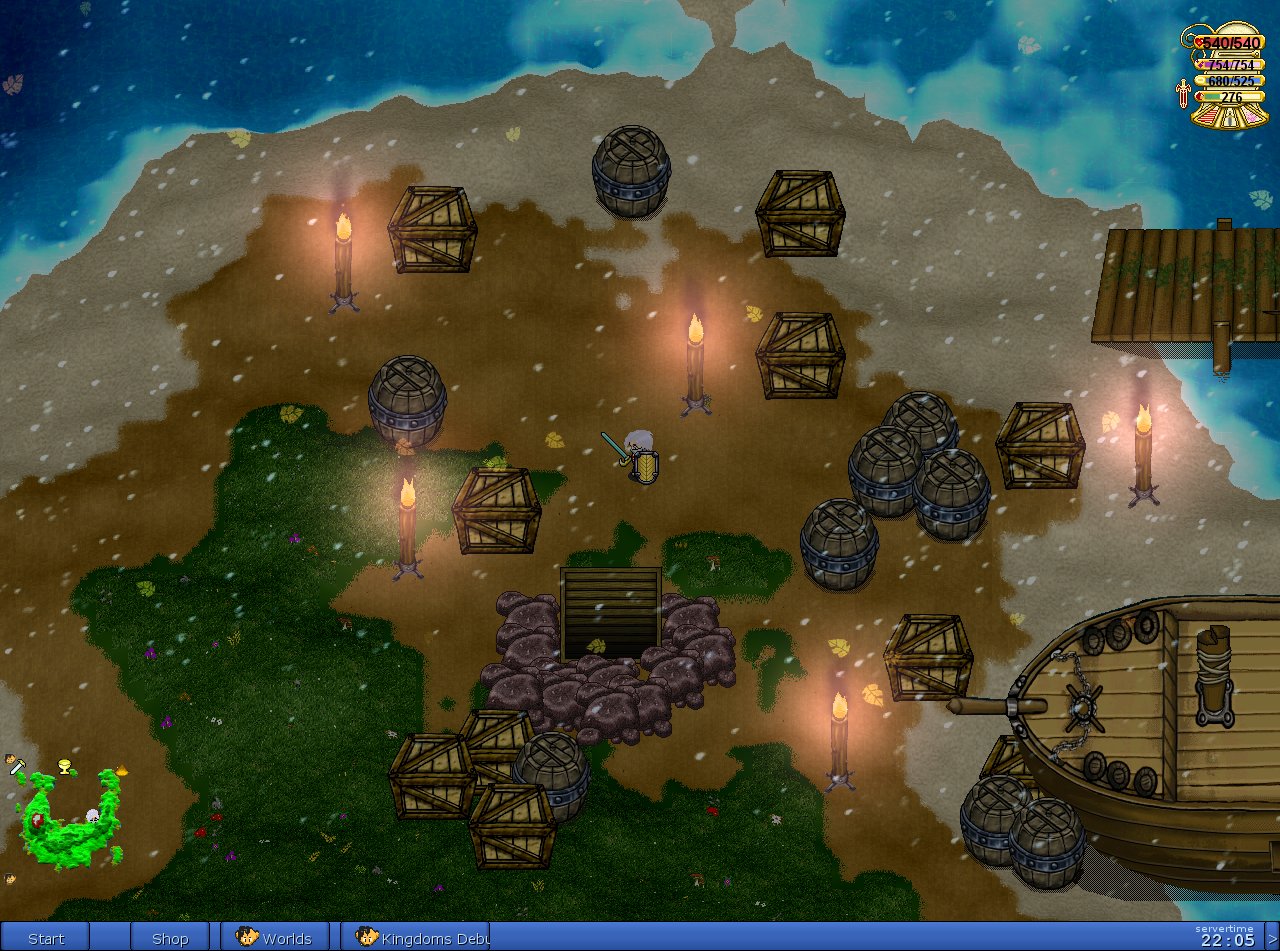Click the orange tent marker on minimap
This screenshot has width=1280, height=951.
point(122,770)
